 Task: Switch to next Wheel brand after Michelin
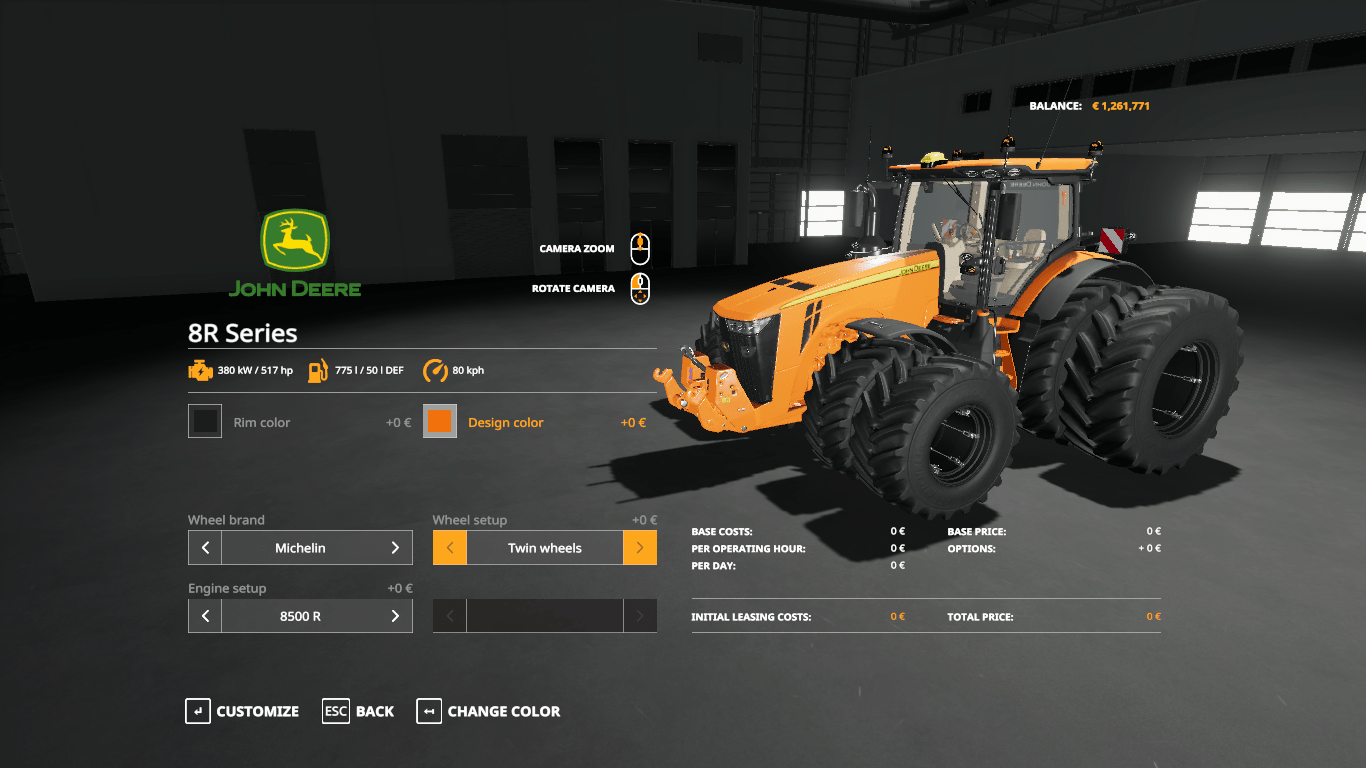coord(395,548)
